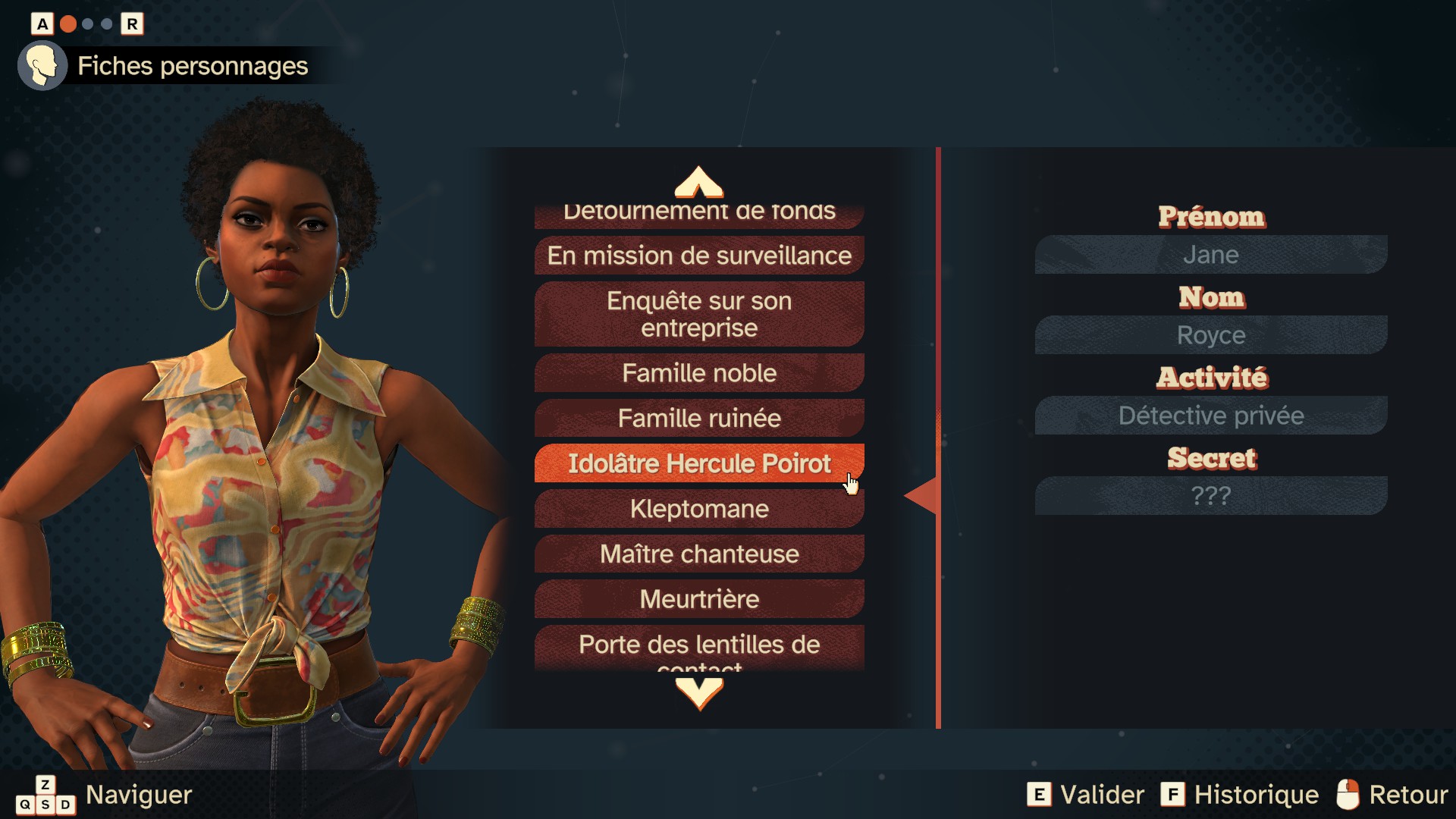This screenshot has height=819, width=1456.
Task: Pick 'Maître chanteuse' as the secret
Action: 698,554
